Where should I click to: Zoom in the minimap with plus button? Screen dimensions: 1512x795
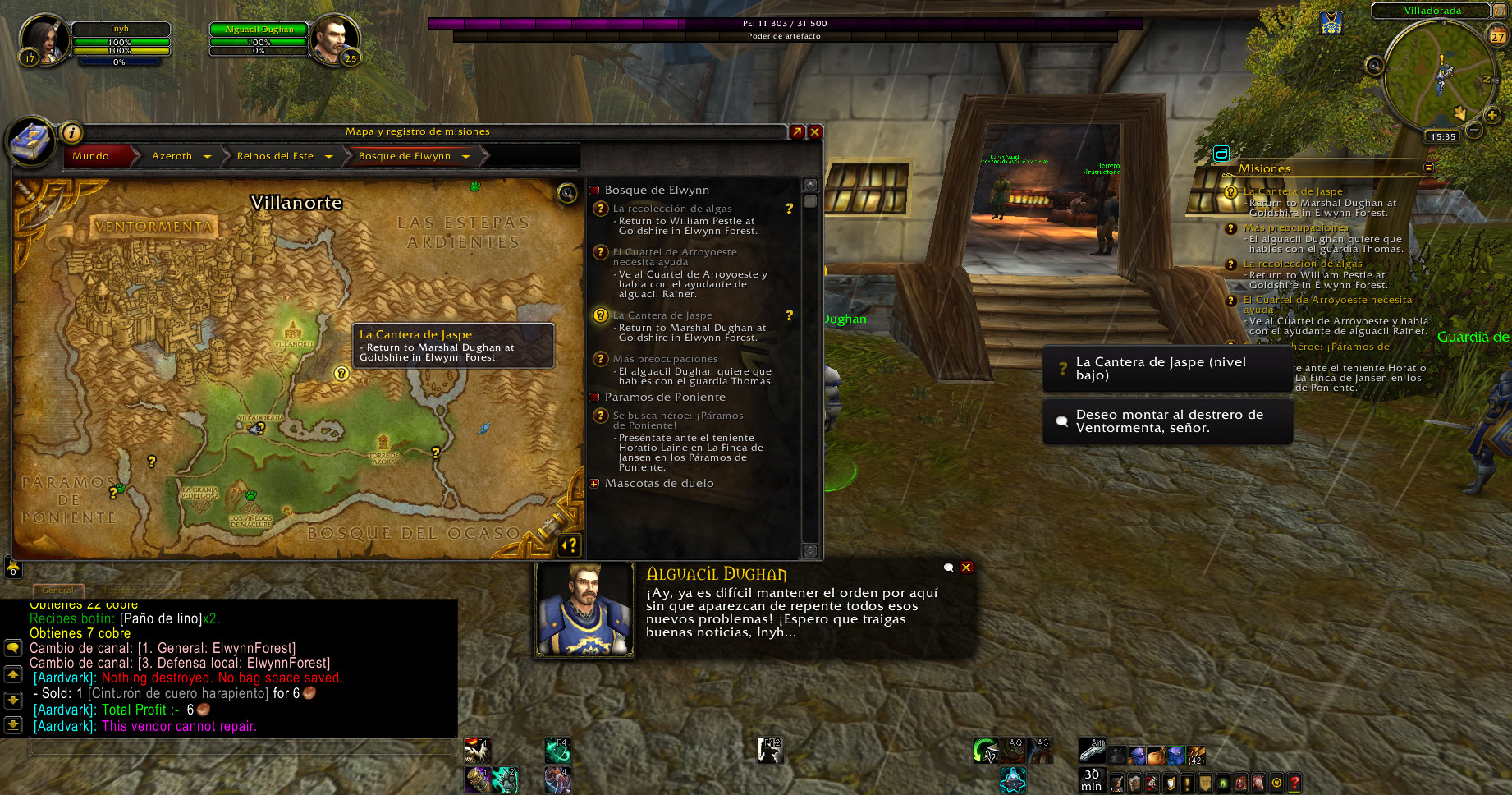1492,116
